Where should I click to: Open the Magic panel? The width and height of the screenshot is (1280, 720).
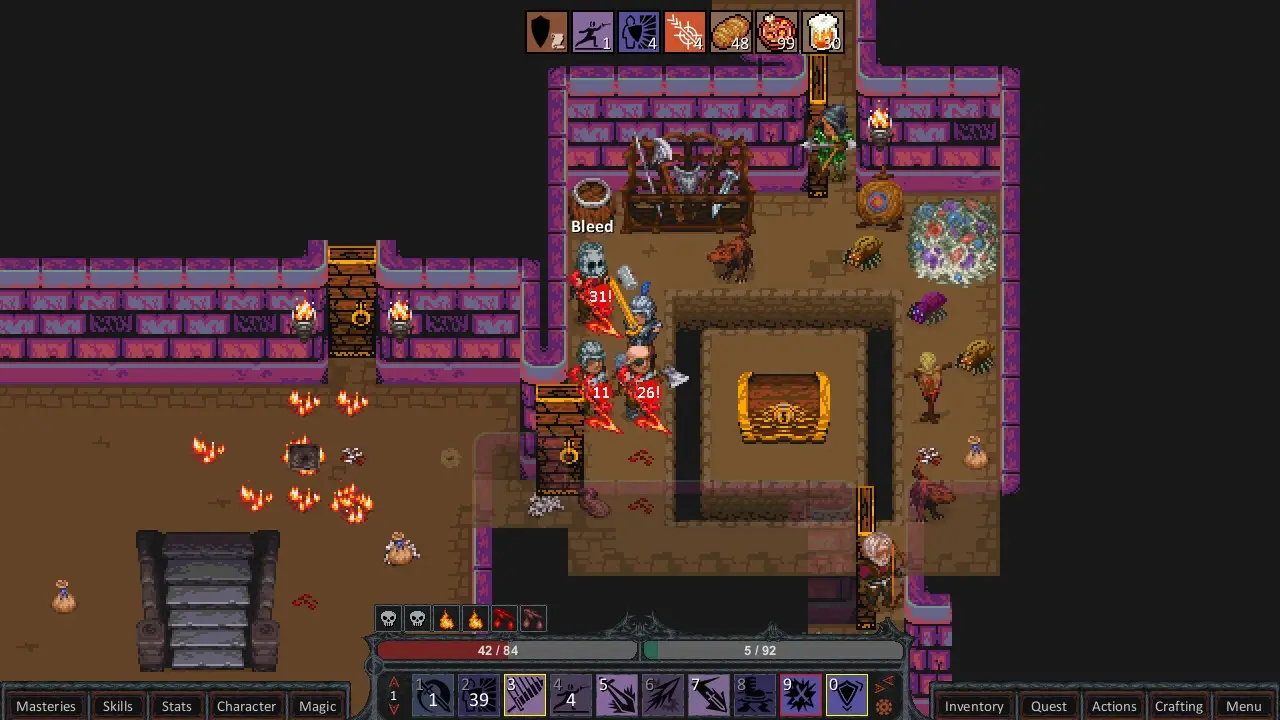click(x=317, y=706)
